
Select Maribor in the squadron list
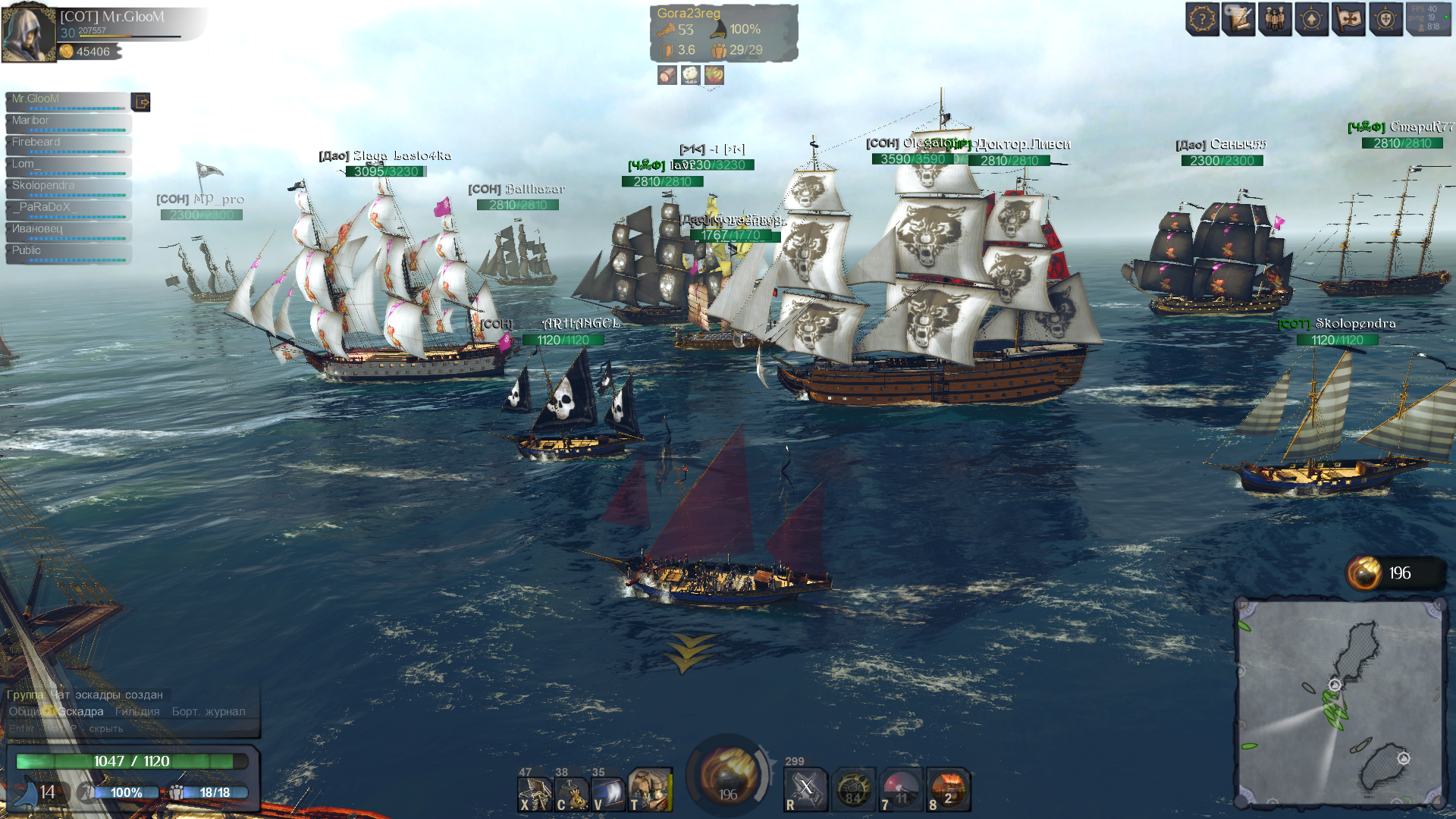[67, 121]
